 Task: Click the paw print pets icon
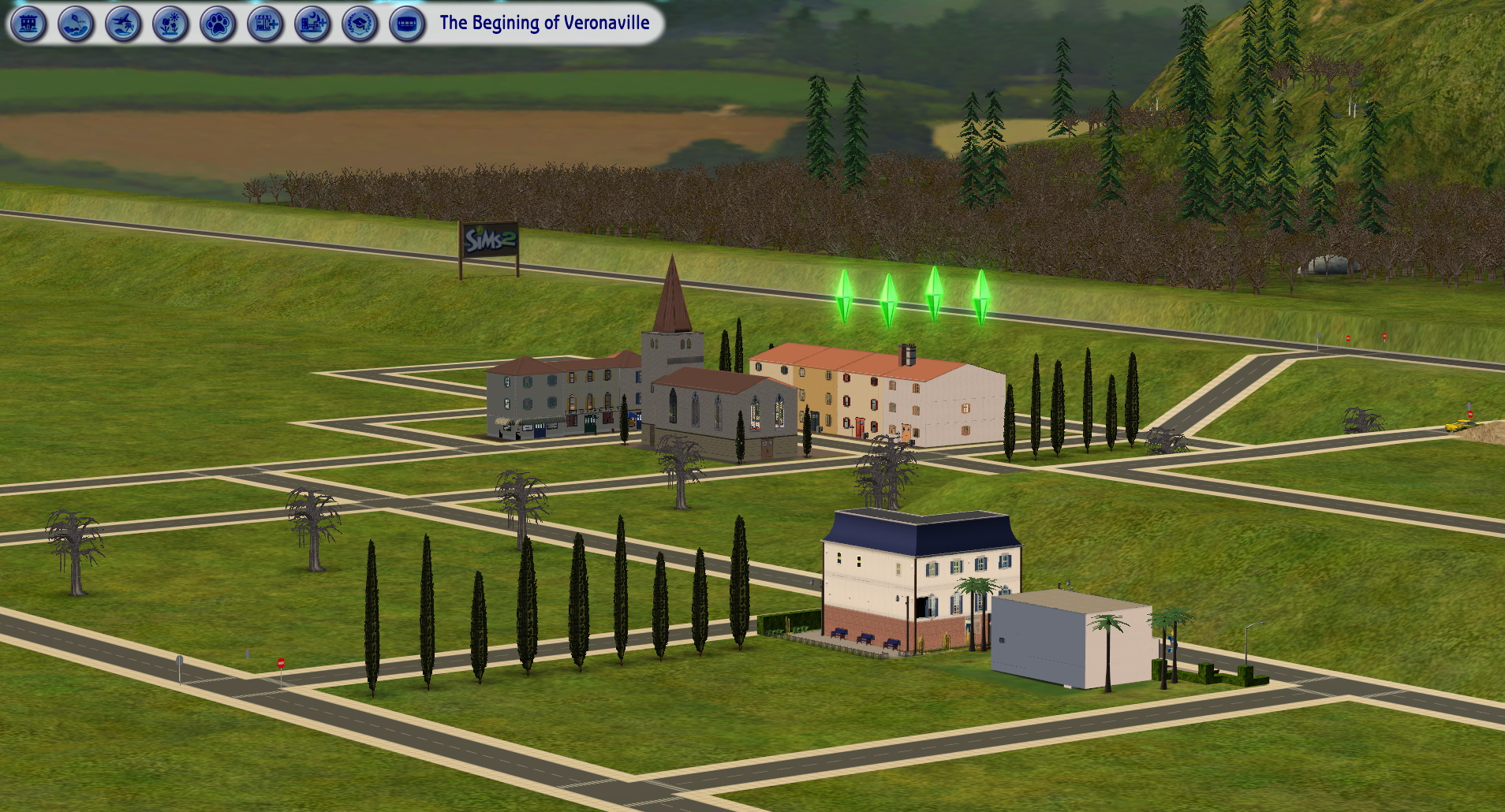[x=218, y=24]
